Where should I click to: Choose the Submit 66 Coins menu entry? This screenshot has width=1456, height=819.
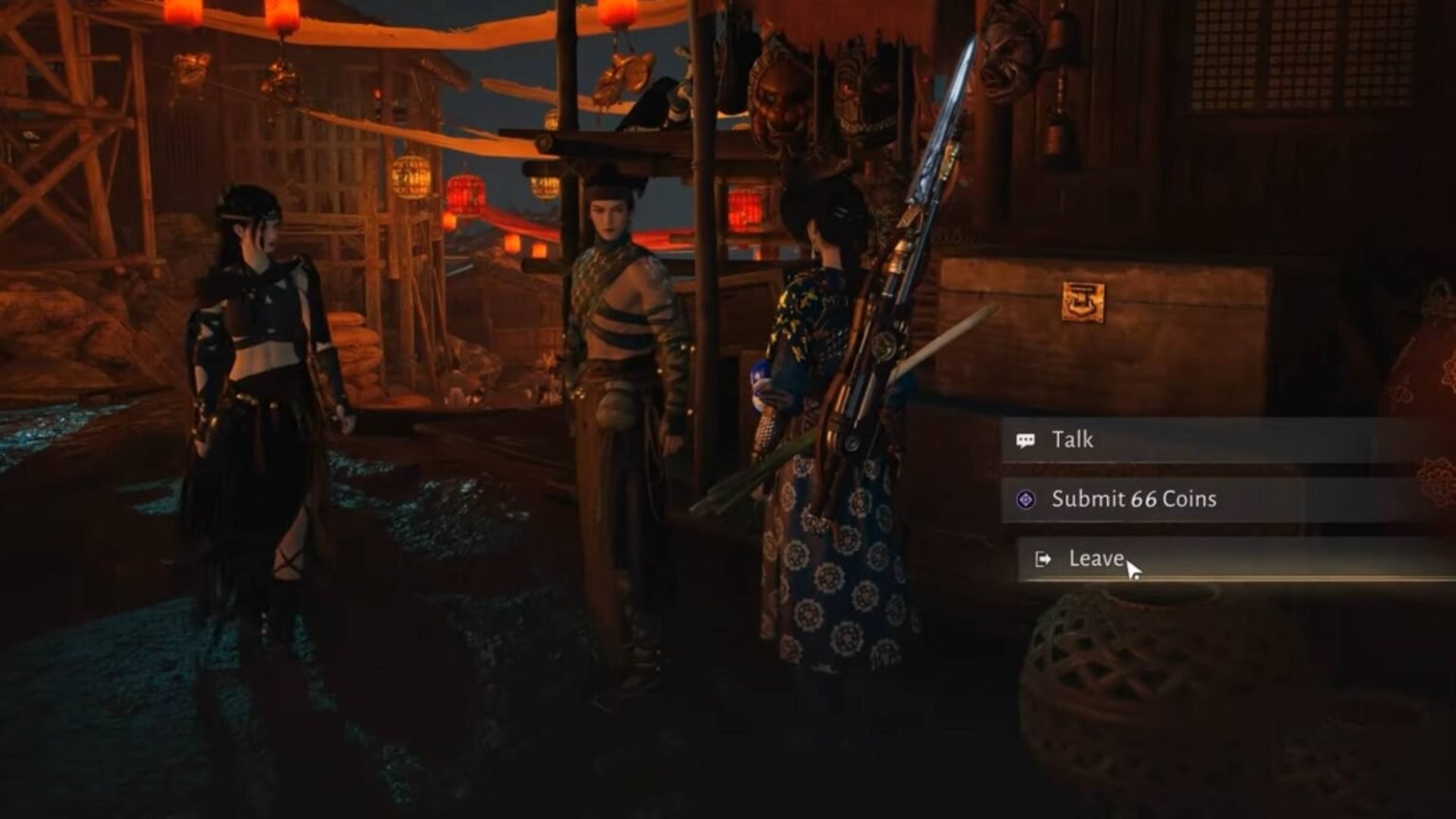[x=1133, y=498]
